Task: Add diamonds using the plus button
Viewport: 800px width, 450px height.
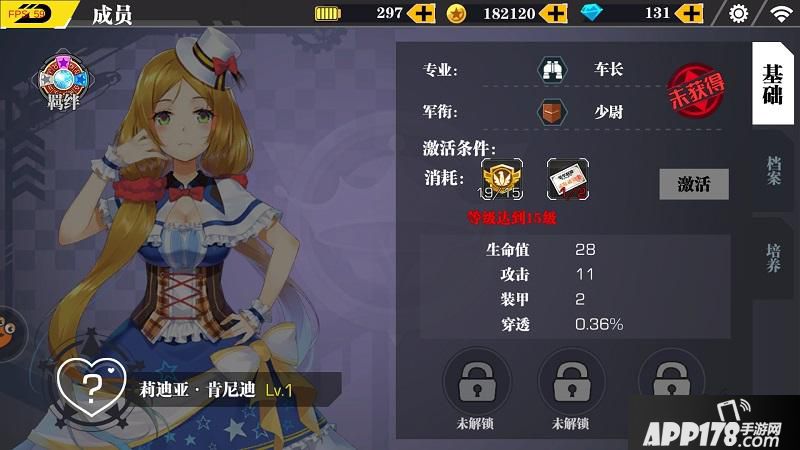Action: click(689, 14)
